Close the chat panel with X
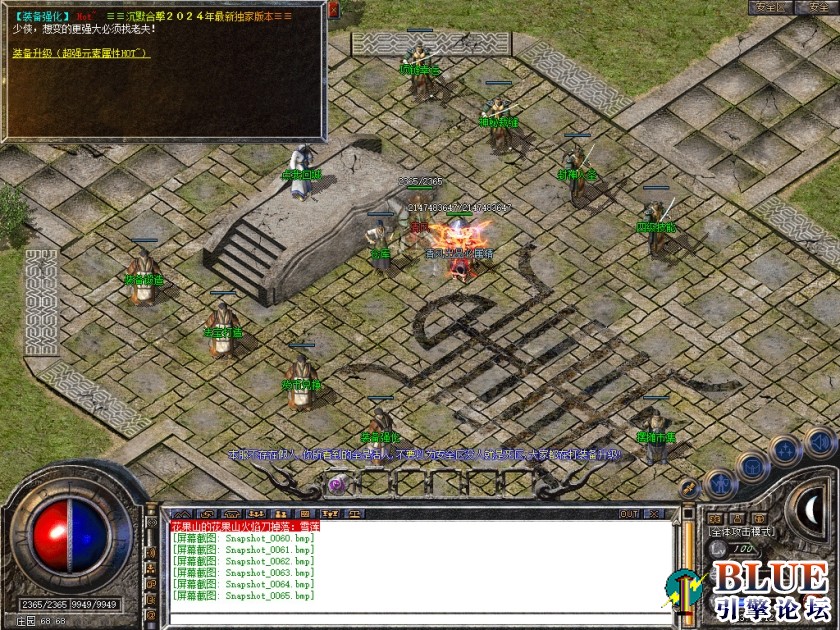 coord(655,513)
